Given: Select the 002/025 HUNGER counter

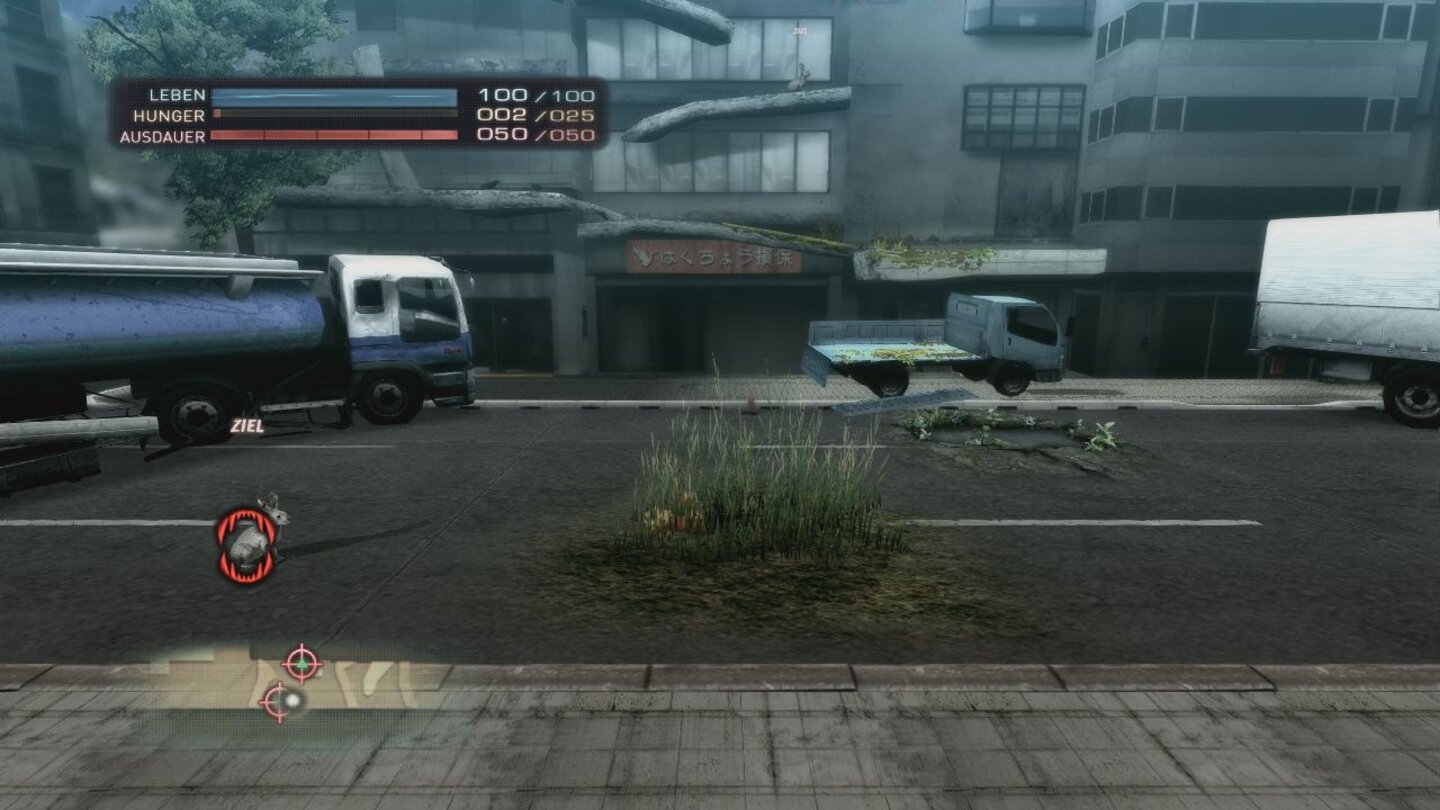Looking at the screenshot, I should tap(535, 117).
